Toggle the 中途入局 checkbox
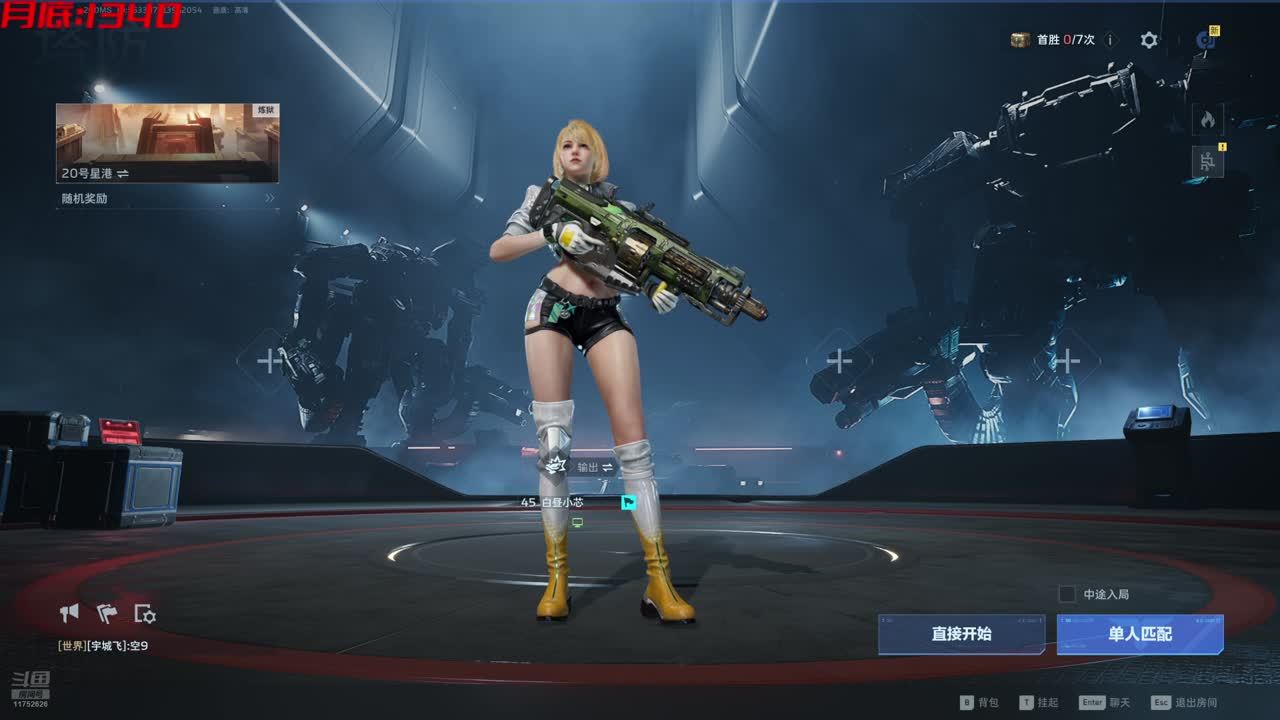 (1067, 594)
